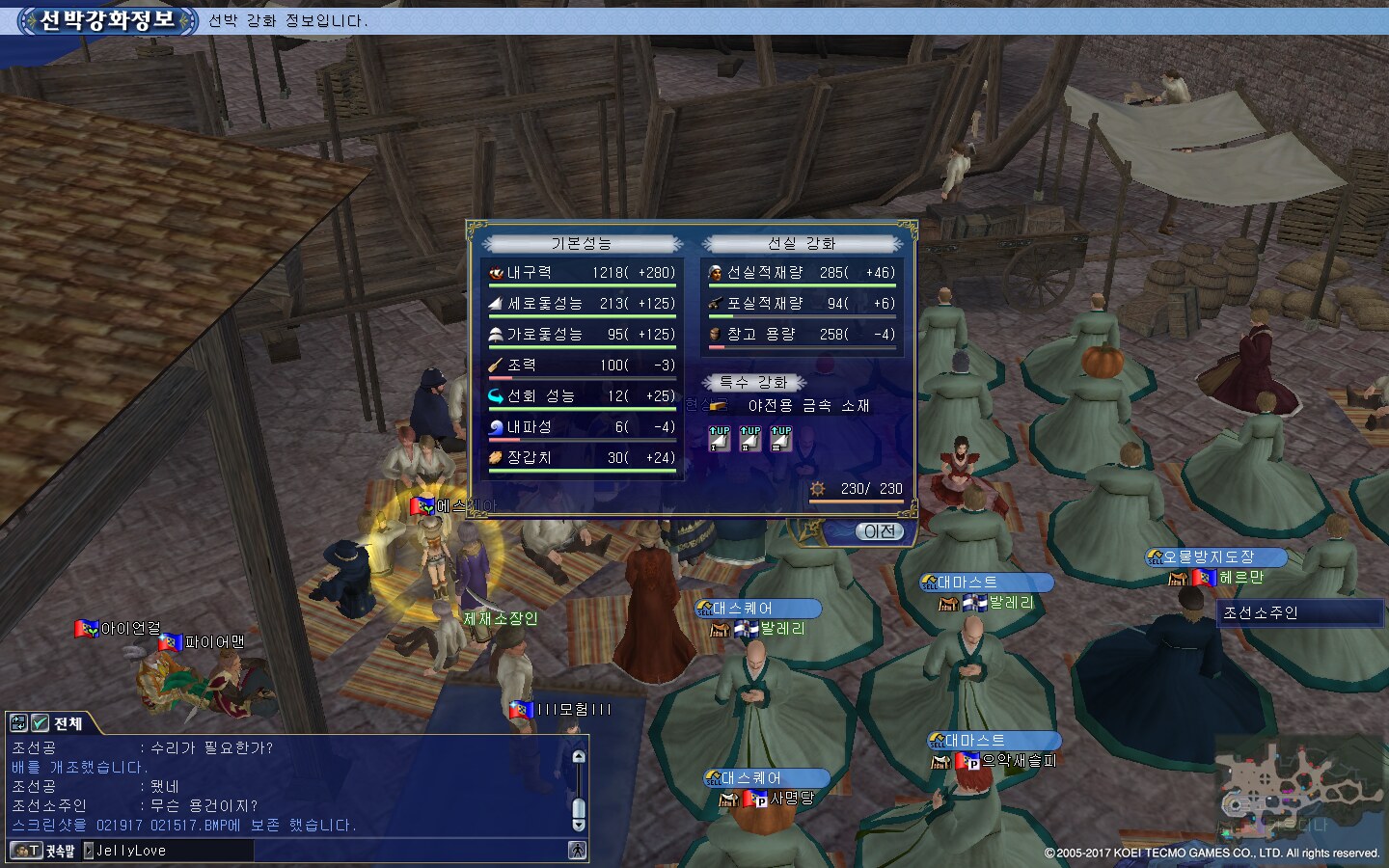
Task: Open the whisper recipient dropdown arrow
Action: point(89,851)
